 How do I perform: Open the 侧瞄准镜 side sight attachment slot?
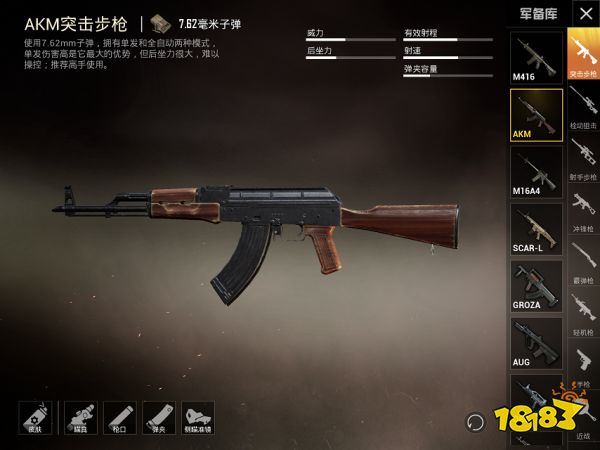pos(199,418)
